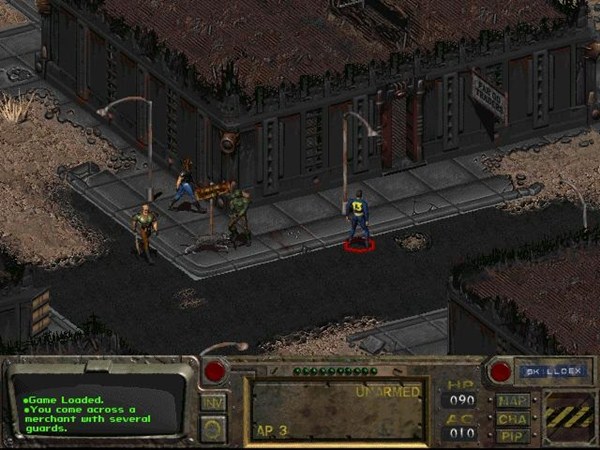The width and height of the screenshot is (600, 450).
Task: Open the inventory with the INV button
Action: click(213, 401)
